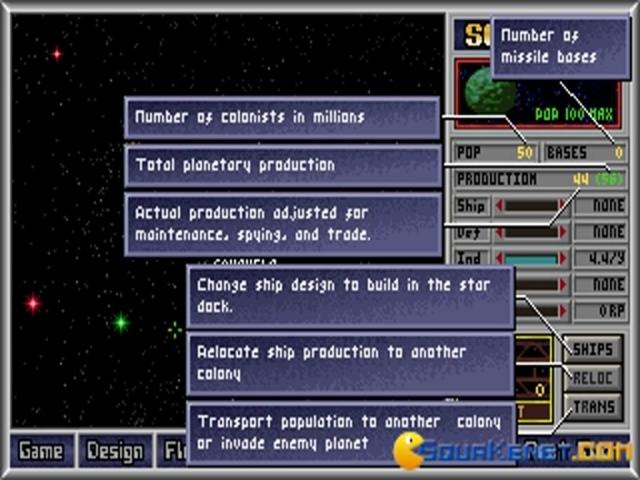The width and height of the screenshot is (640, 480).
Task: Increase Def spending with right arrow
Action: [562, 232]
